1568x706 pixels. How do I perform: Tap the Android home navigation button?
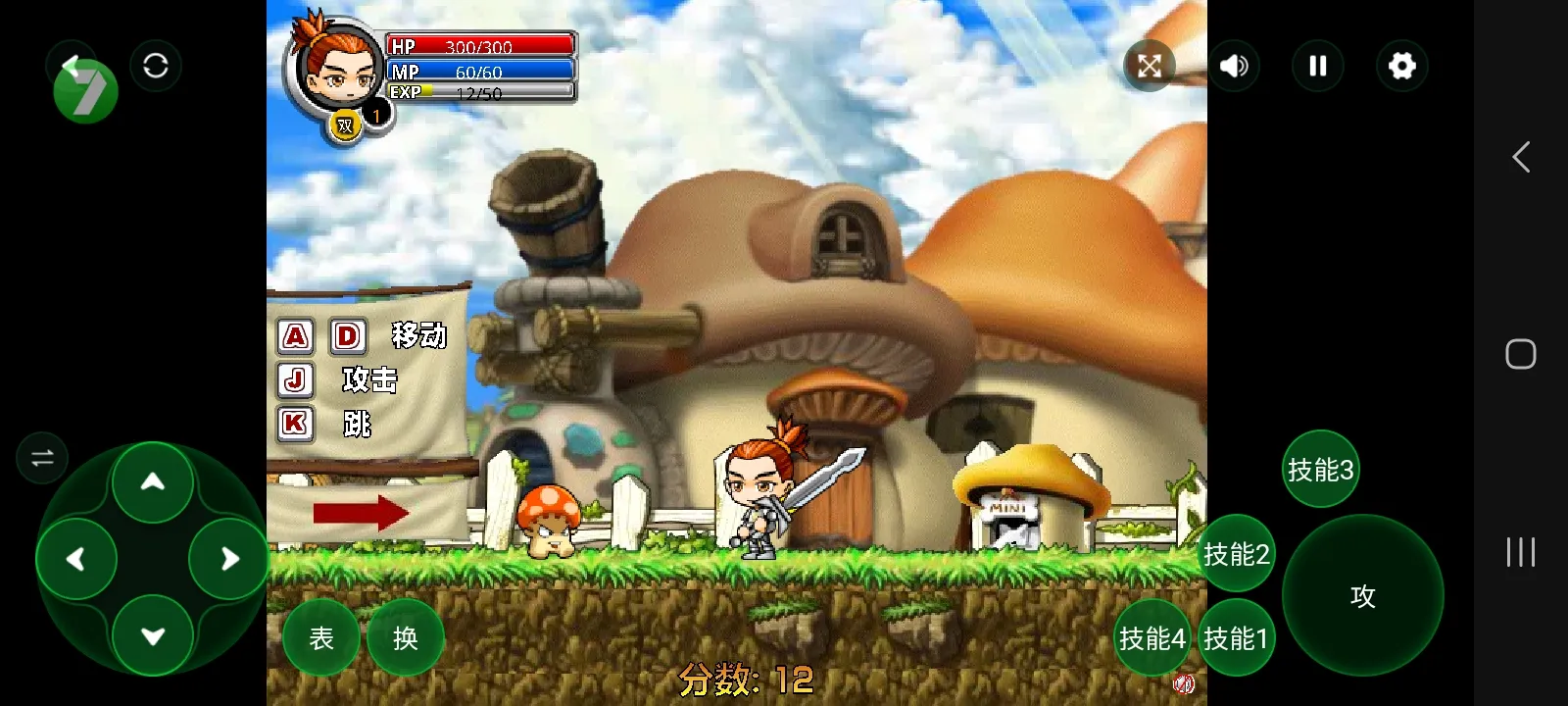(1520, 354)
